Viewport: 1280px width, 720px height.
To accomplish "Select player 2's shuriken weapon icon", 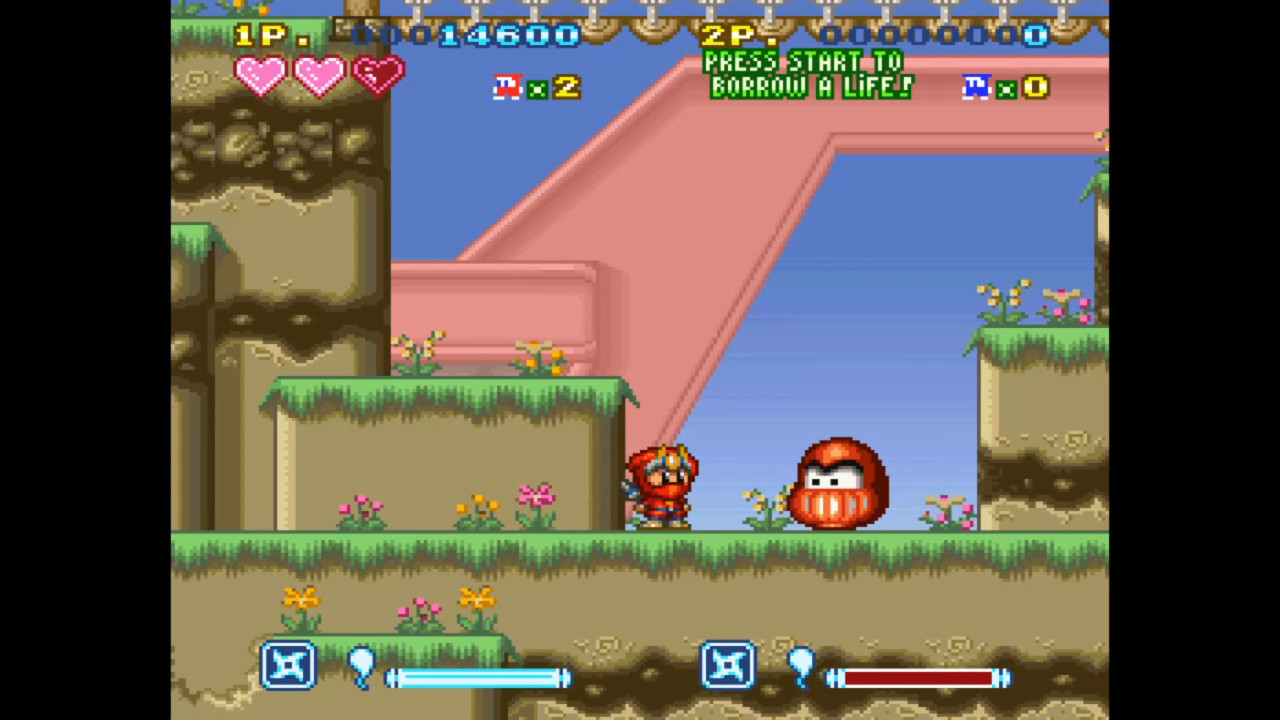I will point(728,666).
